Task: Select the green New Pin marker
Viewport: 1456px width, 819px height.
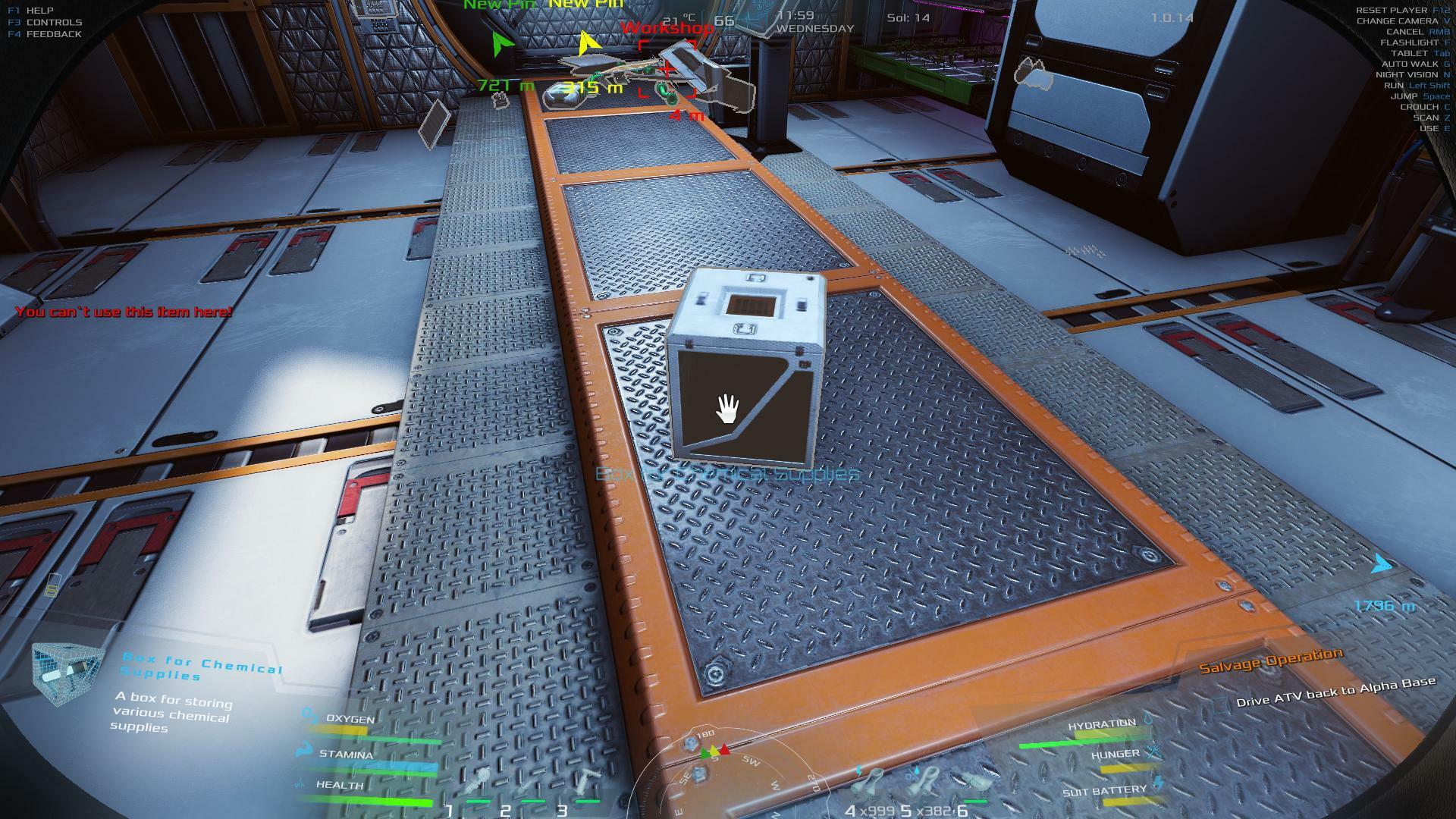Action: point(499,45)
